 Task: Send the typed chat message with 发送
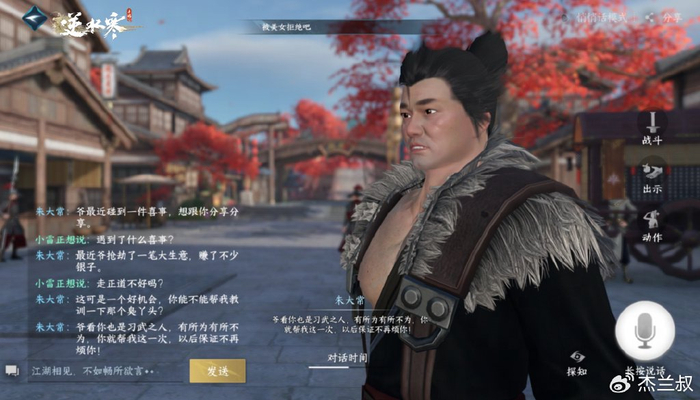(217, 371)
